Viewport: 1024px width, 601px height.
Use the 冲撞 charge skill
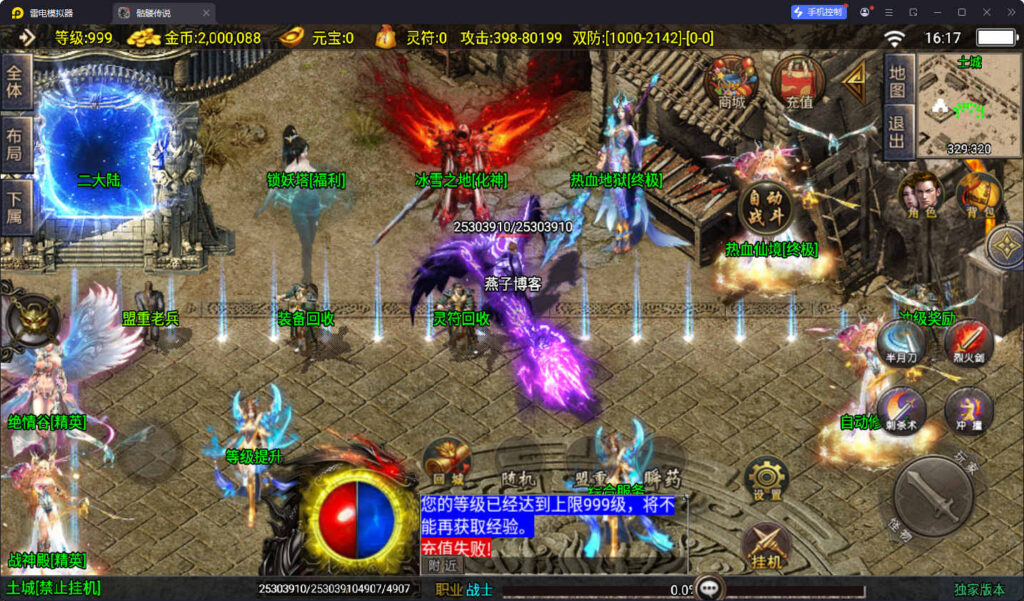(x=968, y=410)
